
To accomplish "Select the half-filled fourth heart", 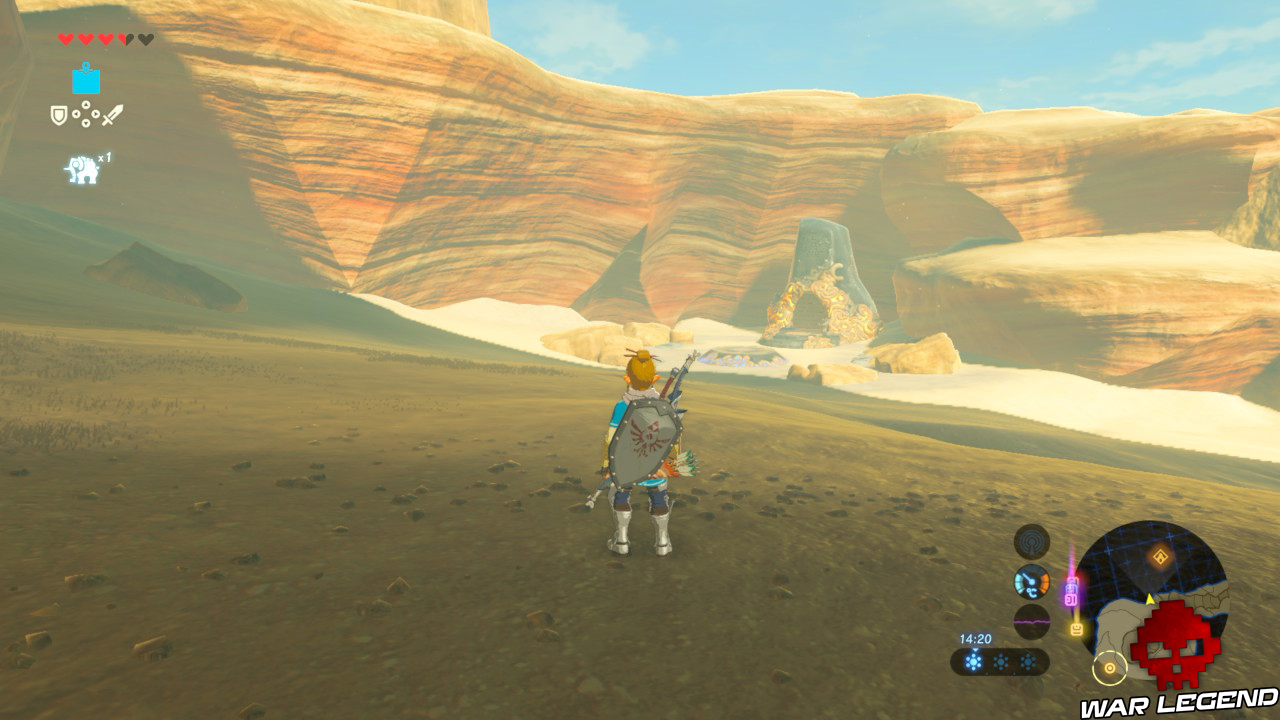I will click(x=124, y=40).
